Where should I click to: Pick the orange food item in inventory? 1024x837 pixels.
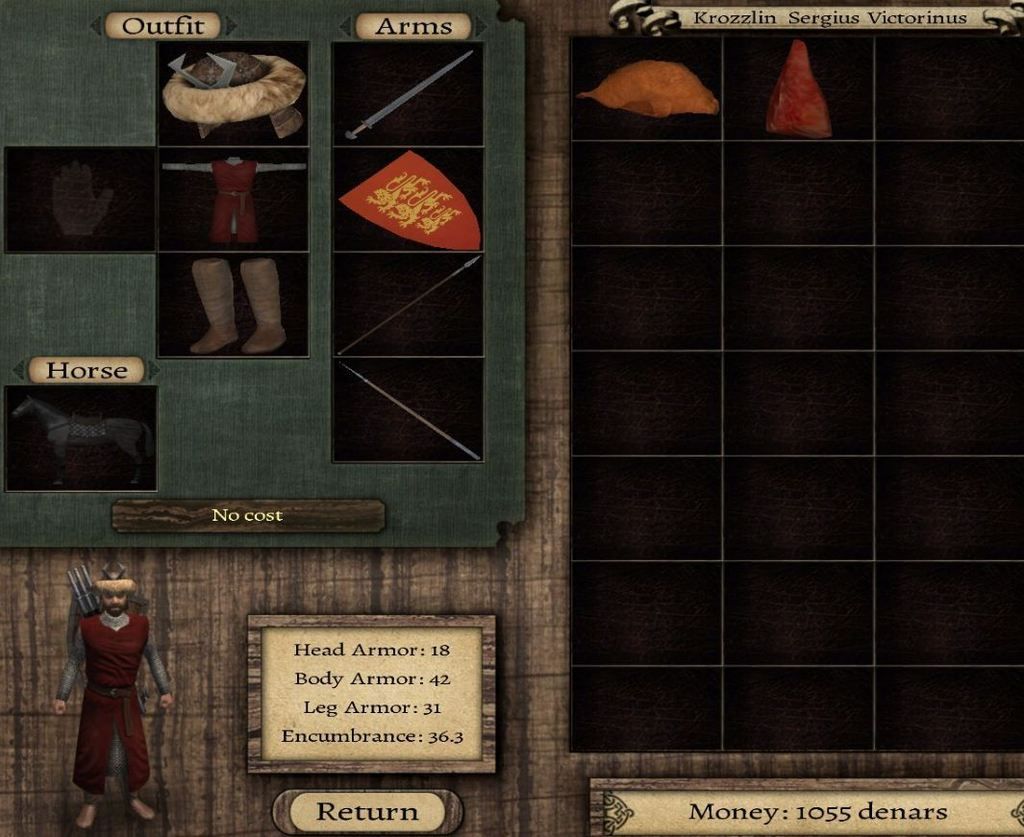pos(647,90)
